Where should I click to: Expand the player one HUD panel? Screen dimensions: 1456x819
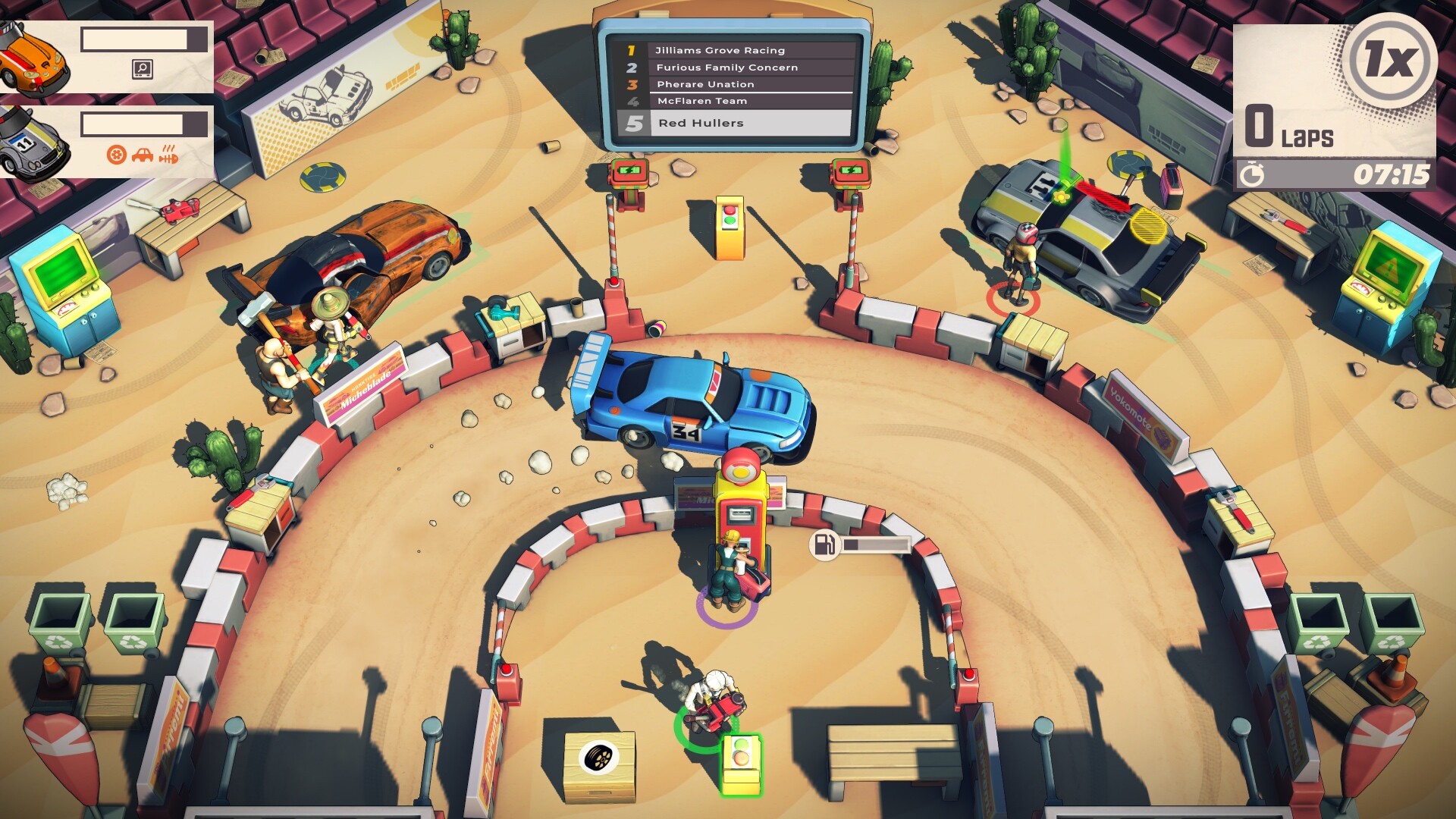[144, 39]
